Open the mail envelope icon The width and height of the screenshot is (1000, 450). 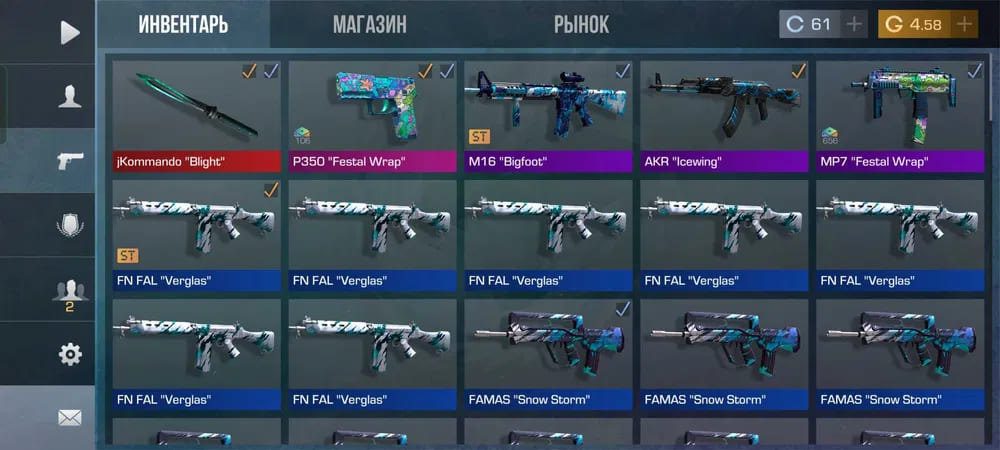click(69, 418)
